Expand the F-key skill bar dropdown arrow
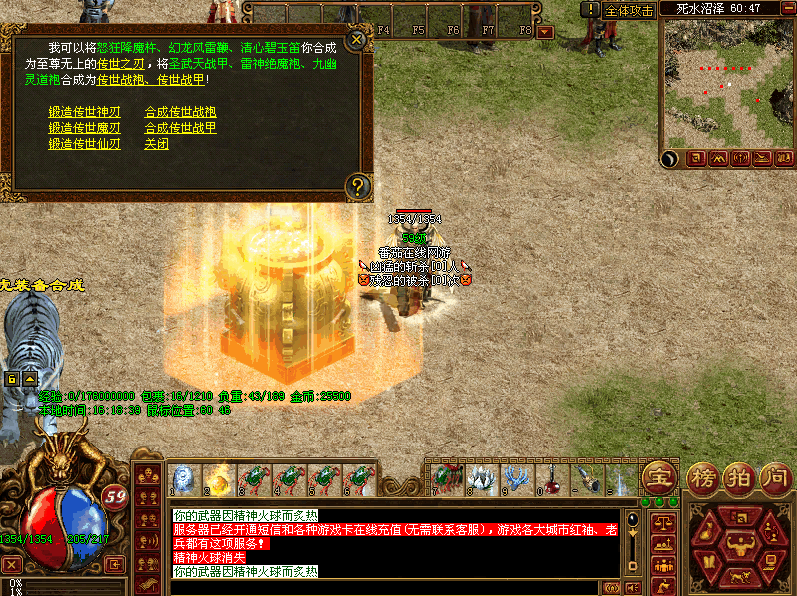This screenshot has height=596, width=797. [x=545, y=31]
